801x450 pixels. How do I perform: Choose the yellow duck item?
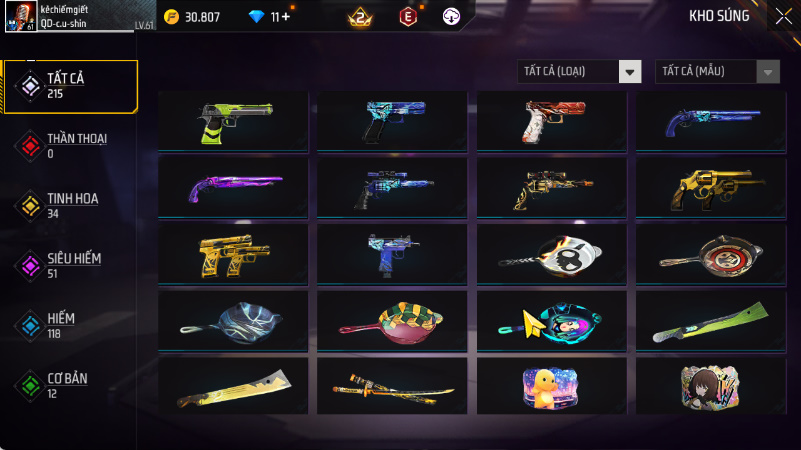[x=552, y=387]
